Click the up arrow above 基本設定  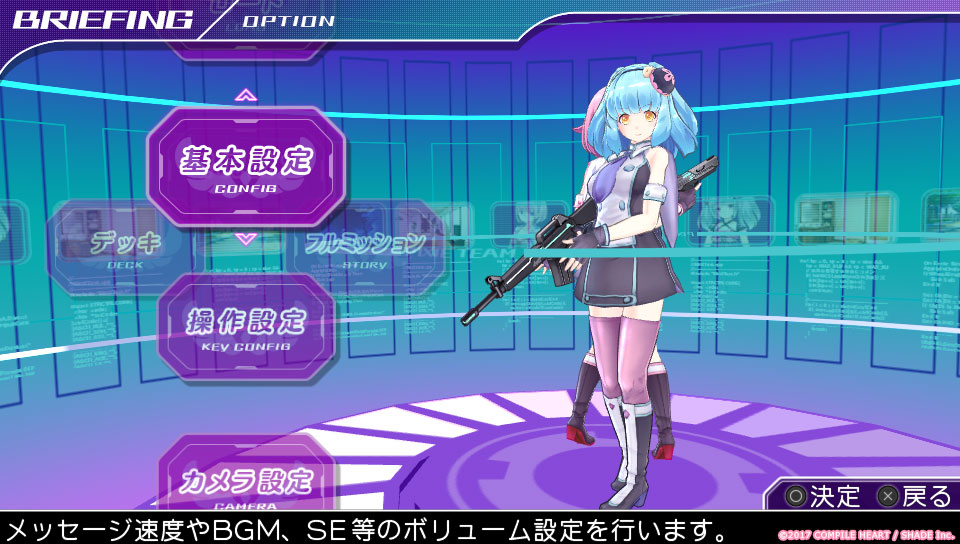click(x=246, y=96)
